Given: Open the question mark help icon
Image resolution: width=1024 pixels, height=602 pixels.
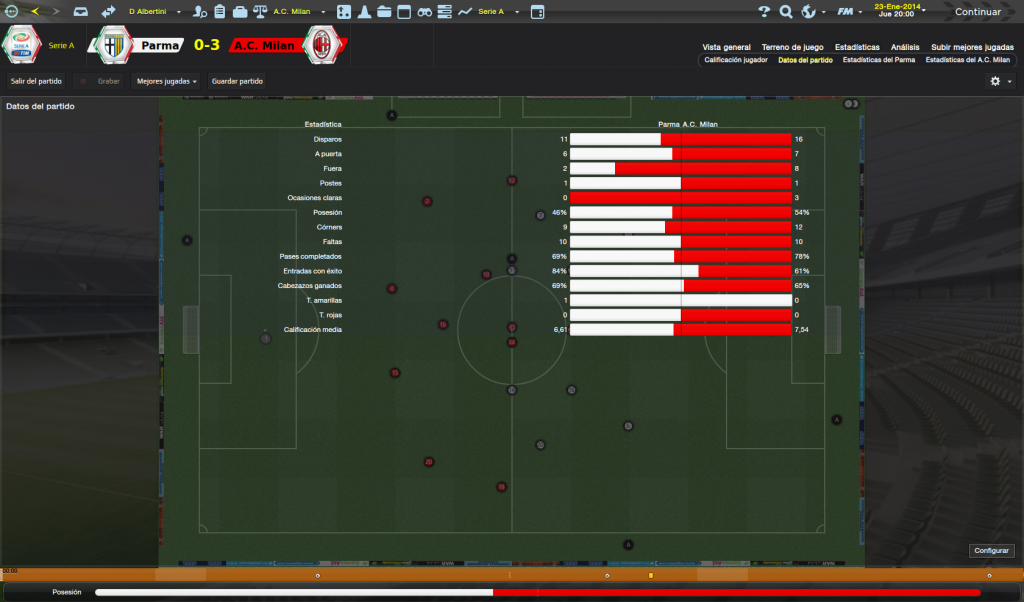Looking at the screenshot, I should tap(764, 12).
